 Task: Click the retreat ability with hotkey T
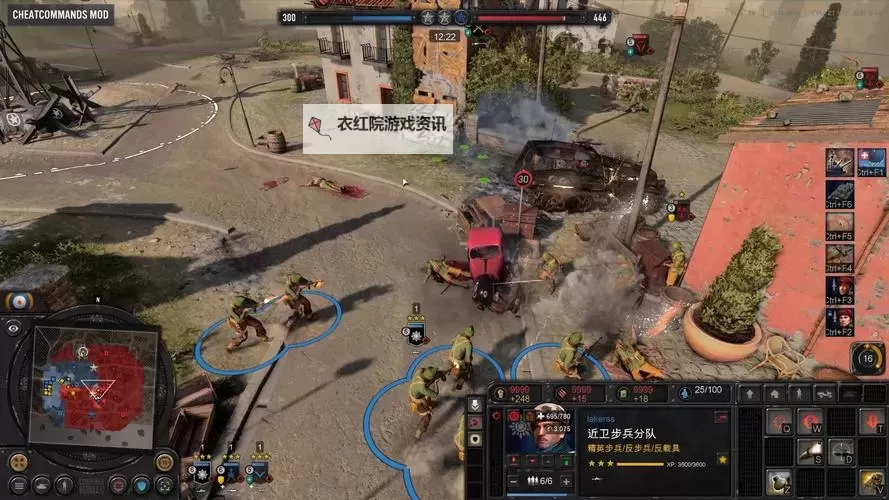[x=871, y=421]
